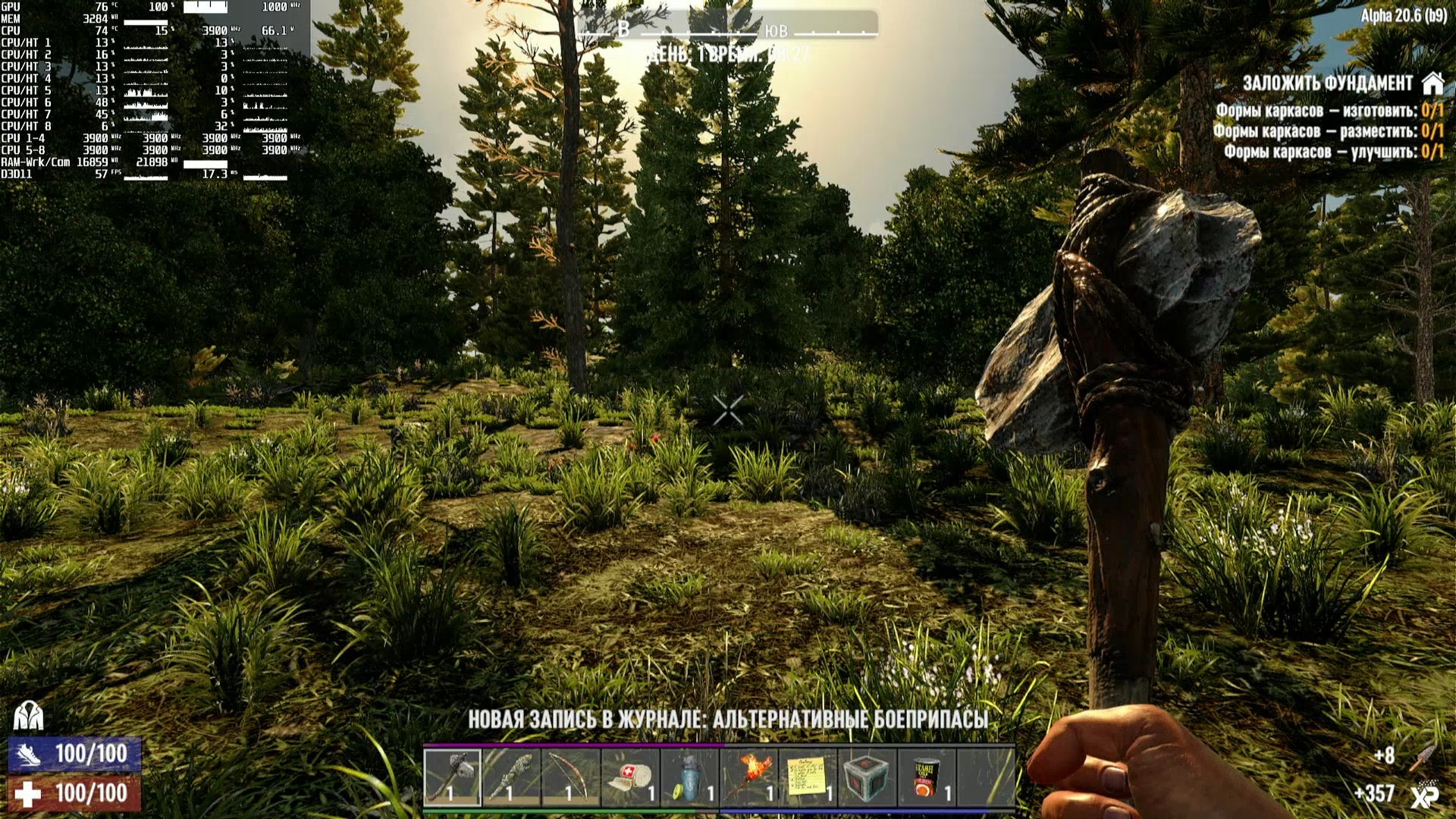Click the jacket status icon above stamina
This screenshot has height=819, width=1456.
tap(29, 714)
